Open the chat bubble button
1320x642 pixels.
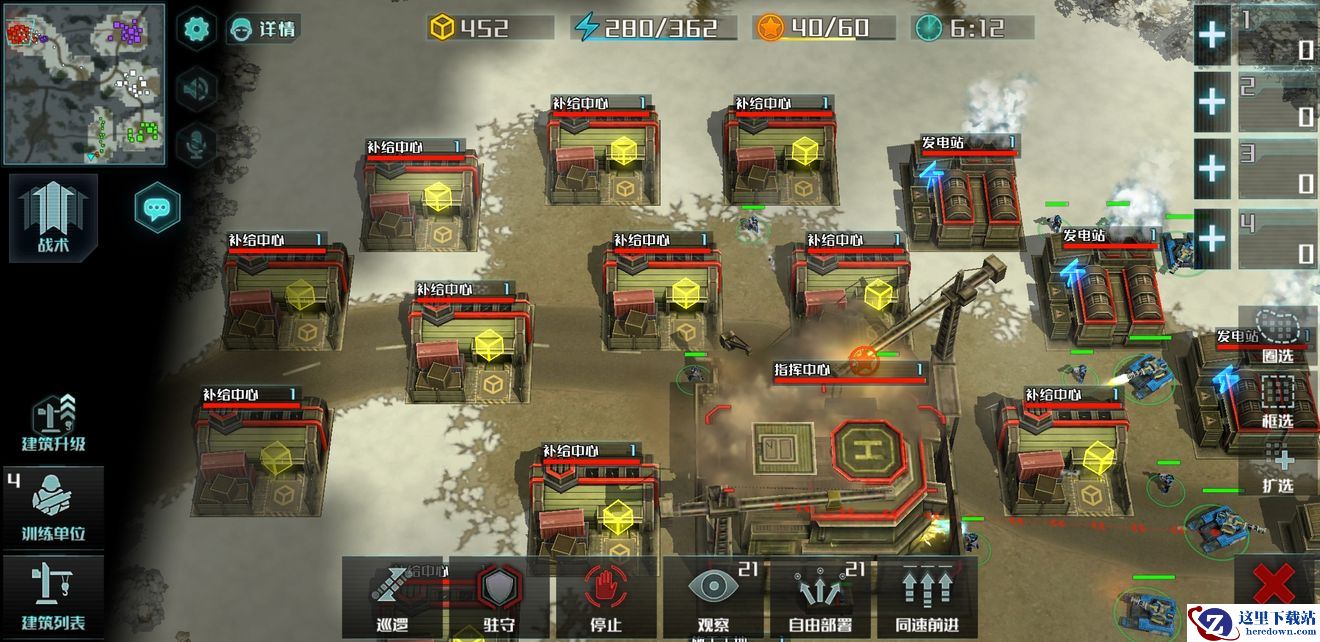(157, 208)
